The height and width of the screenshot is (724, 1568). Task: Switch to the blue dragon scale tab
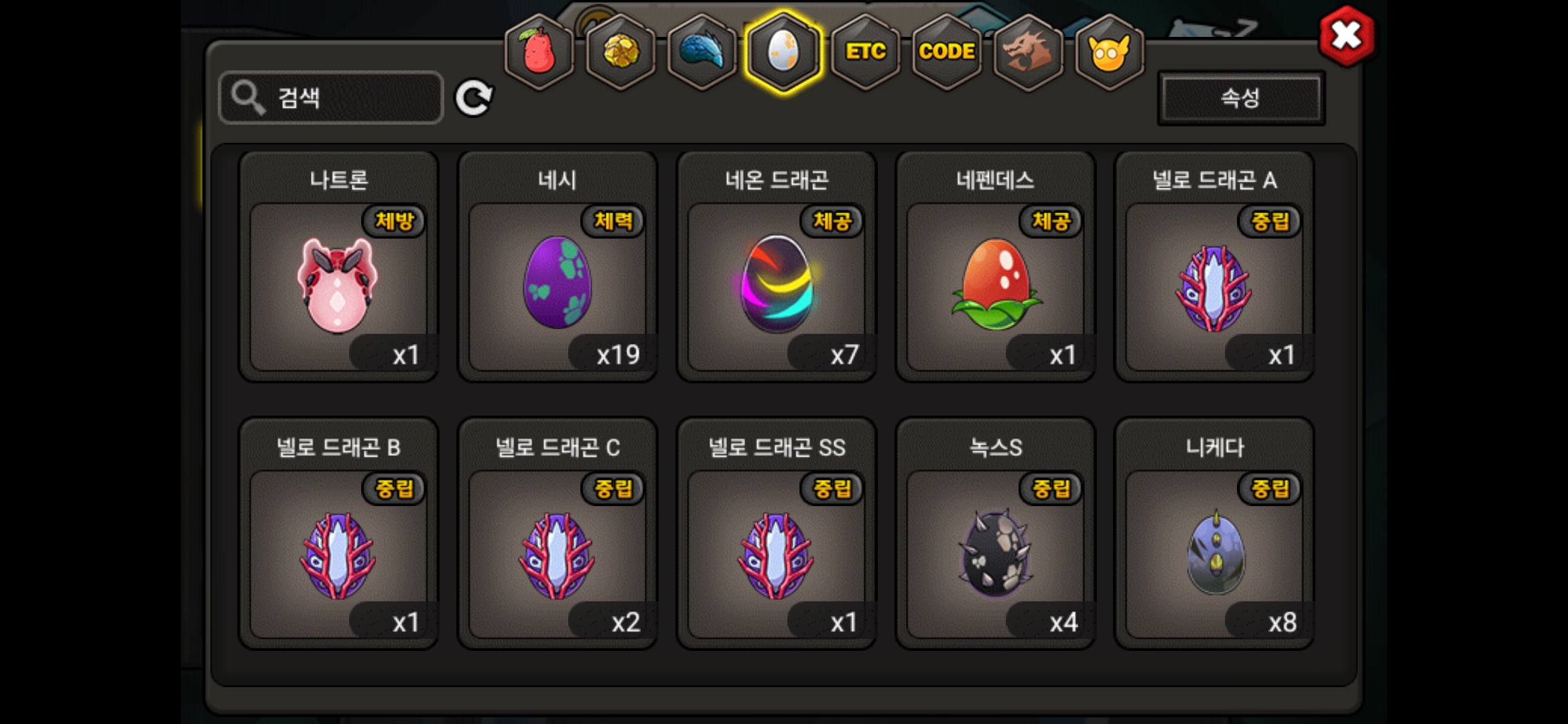pos(702,52)
